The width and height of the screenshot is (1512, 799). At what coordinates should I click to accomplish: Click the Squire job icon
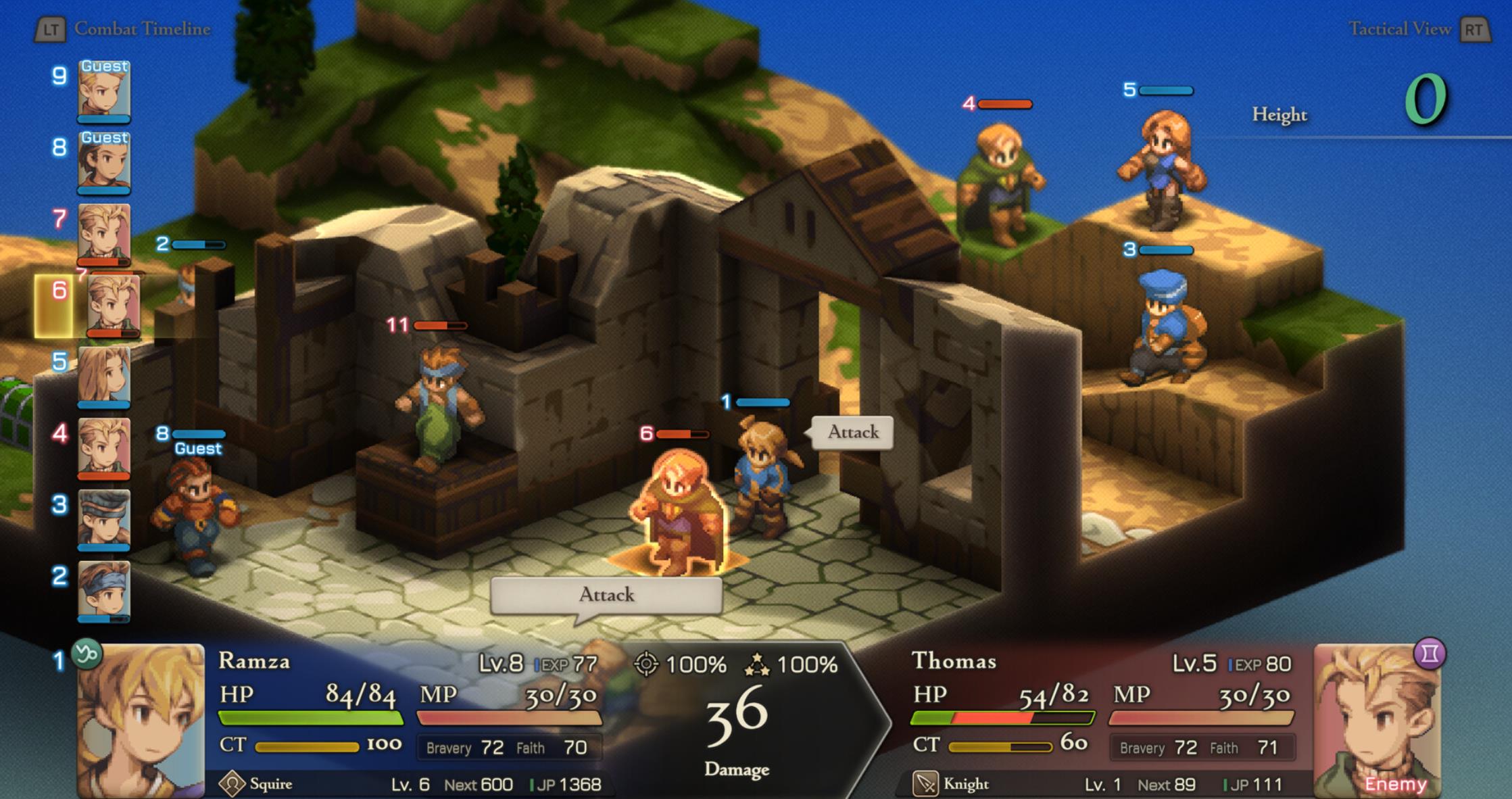(232, 784)
